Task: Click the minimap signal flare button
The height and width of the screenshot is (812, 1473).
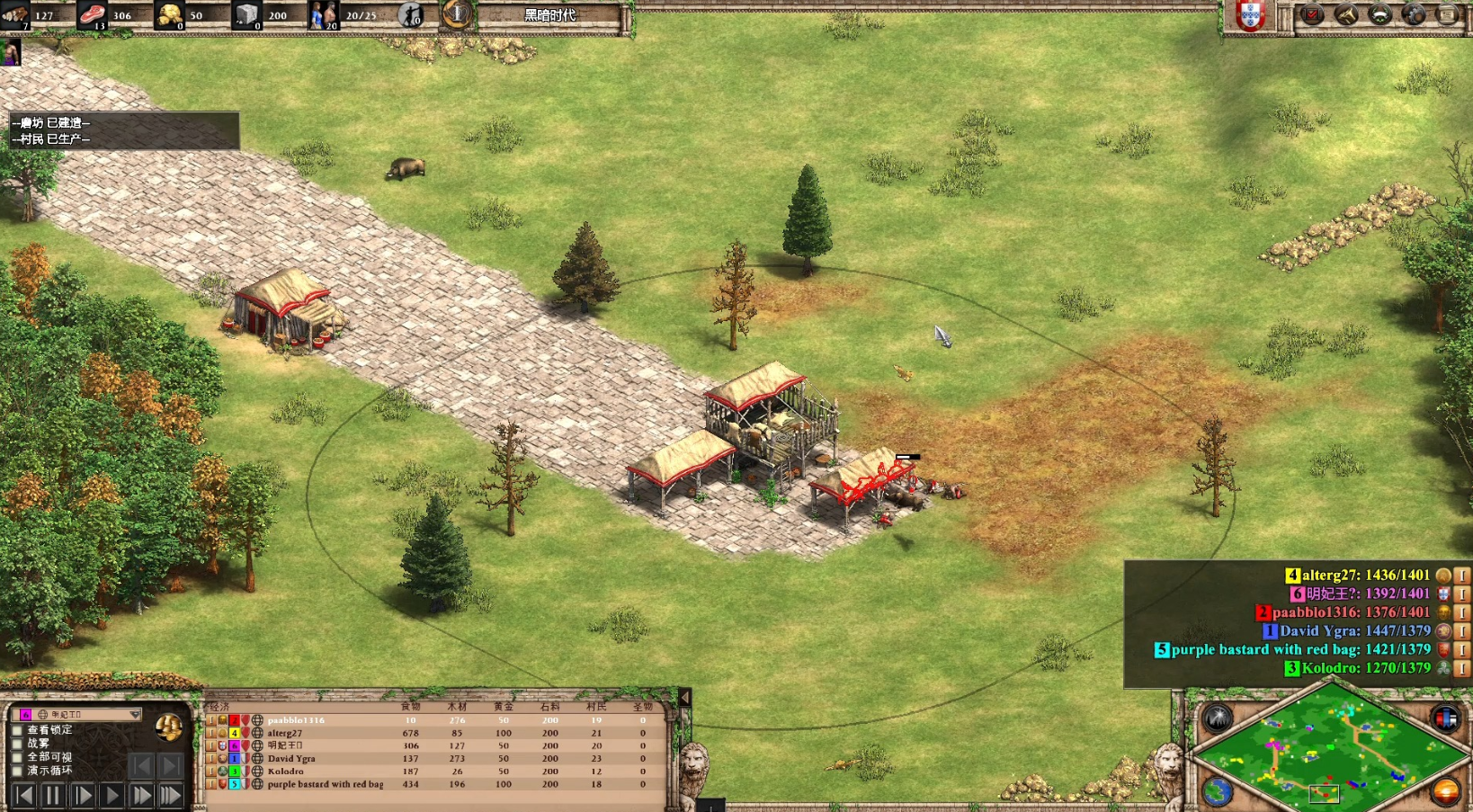Action: pos(1217,718)
